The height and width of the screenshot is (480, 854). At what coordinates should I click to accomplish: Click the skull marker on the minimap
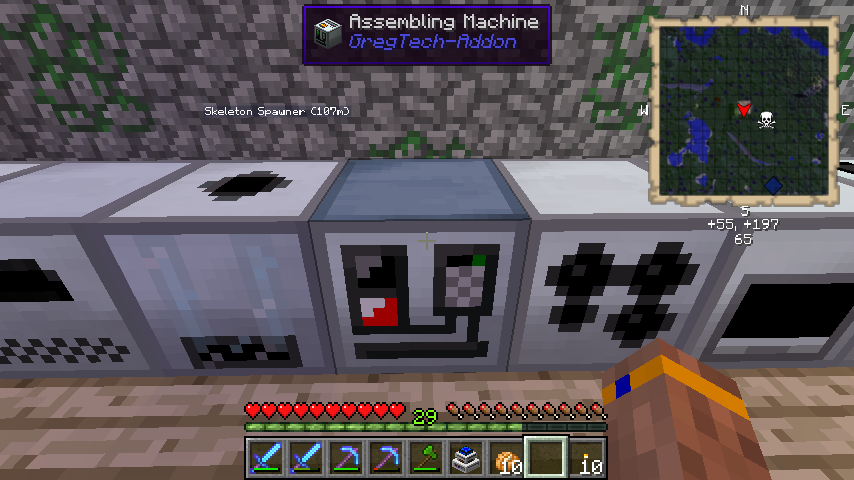(767, 119)
